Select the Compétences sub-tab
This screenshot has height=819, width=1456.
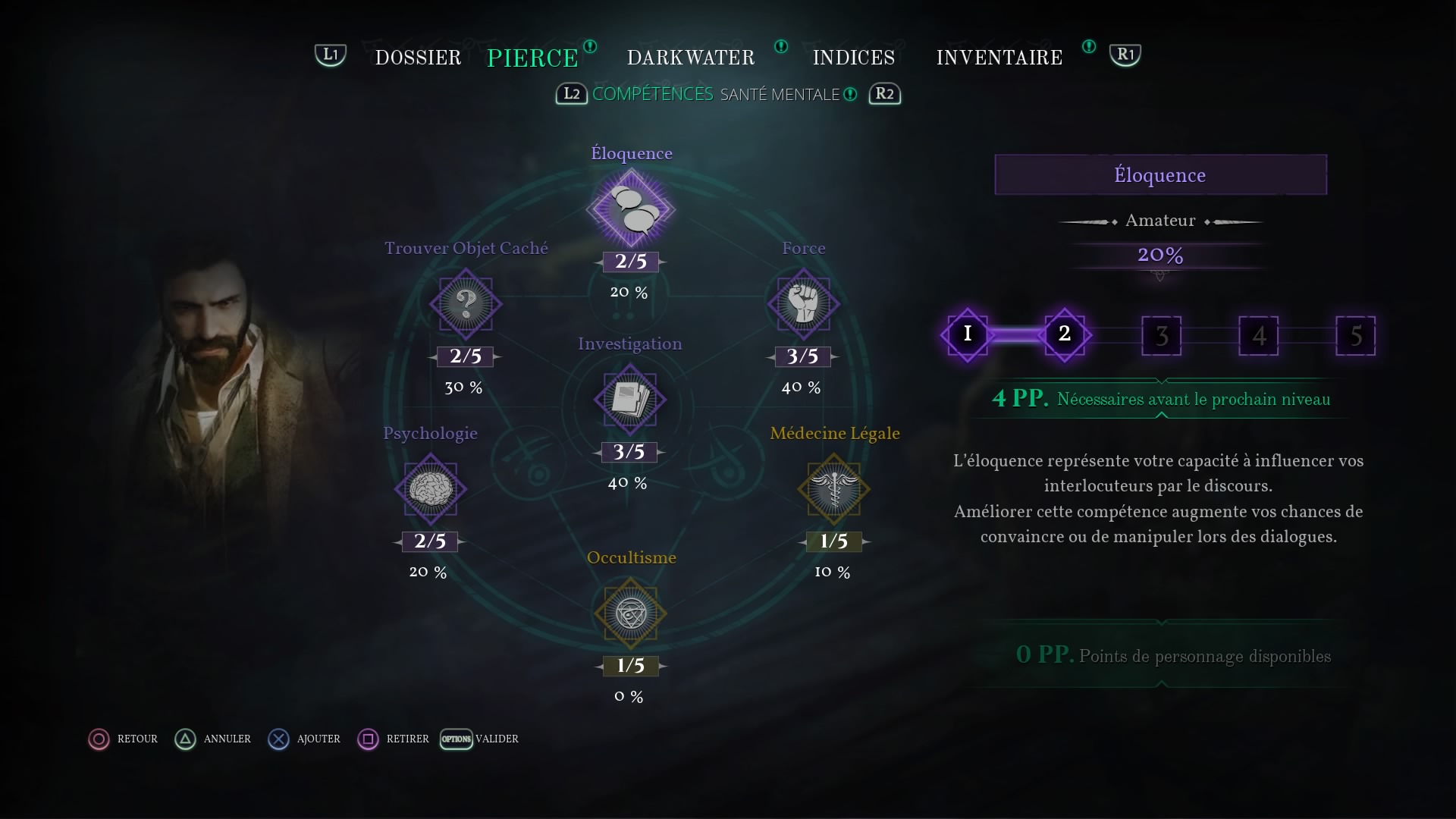click(652, 94)
